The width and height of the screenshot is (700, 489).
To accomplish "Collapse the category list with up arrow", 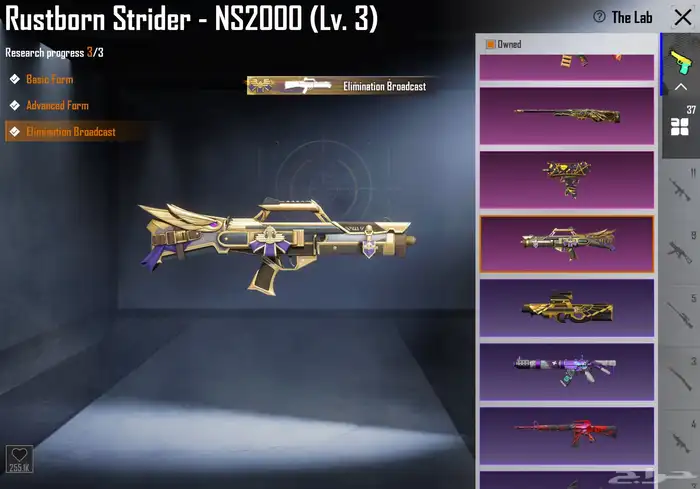I will (680, 87).
